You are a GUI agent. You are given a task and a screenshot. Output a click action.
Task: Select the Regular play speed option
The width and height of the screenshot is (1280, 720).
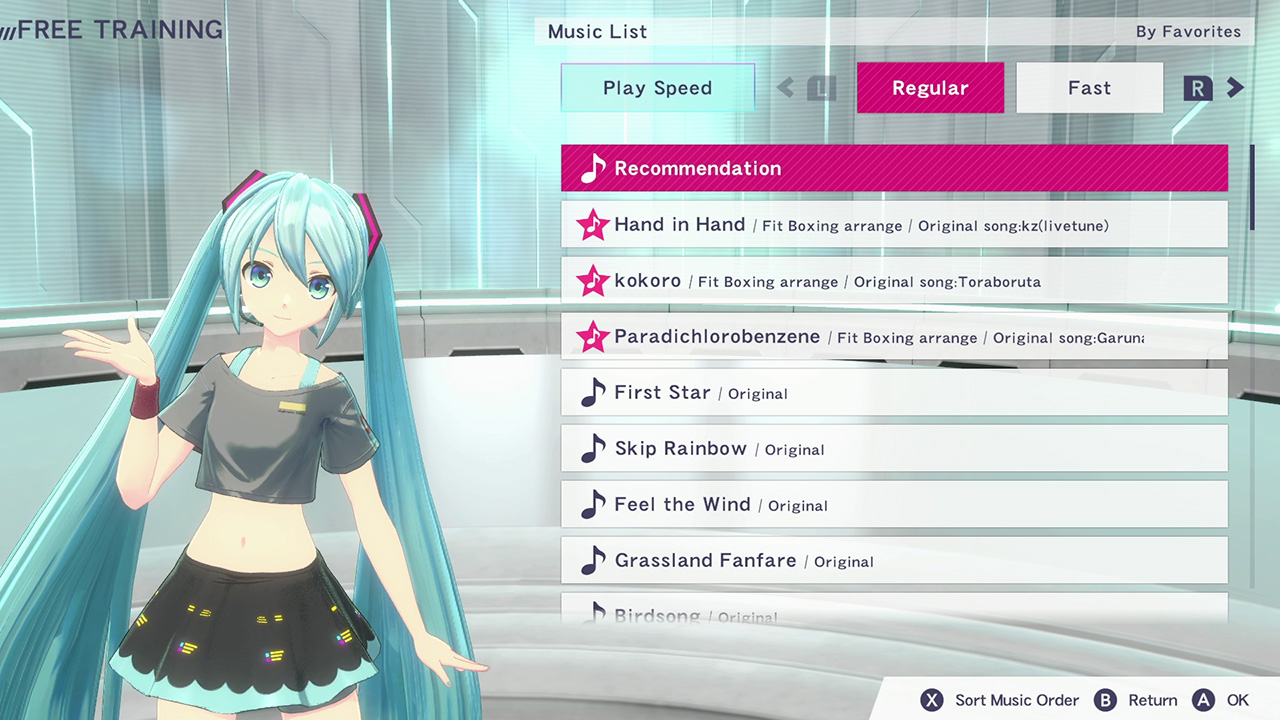(930, 88)
